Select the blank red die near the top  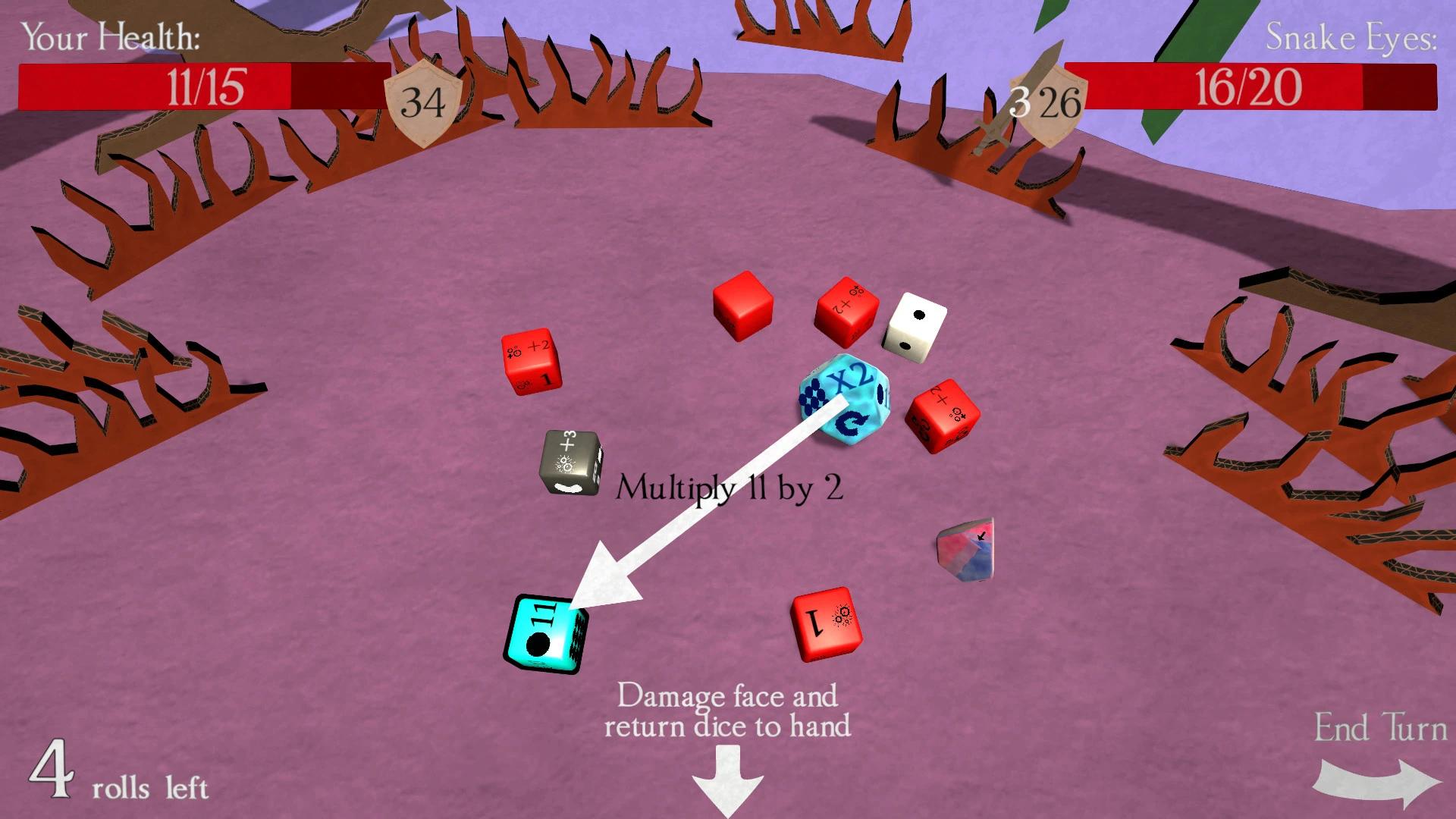(743, 307)
